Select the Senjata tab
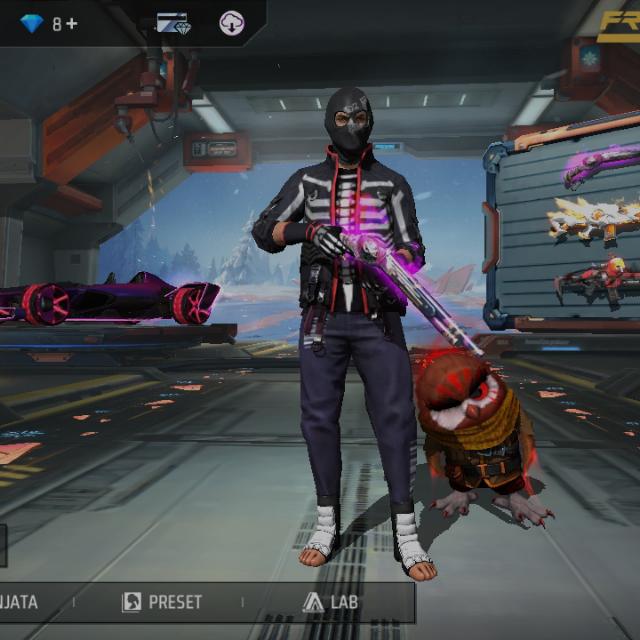 pos(22,602)
